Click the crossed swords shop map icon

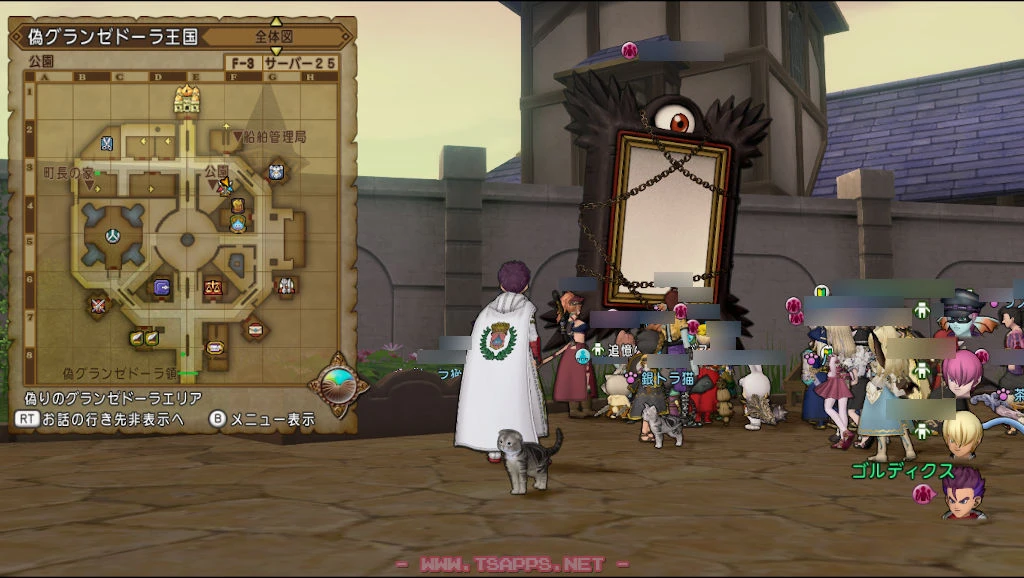[98, 304]
